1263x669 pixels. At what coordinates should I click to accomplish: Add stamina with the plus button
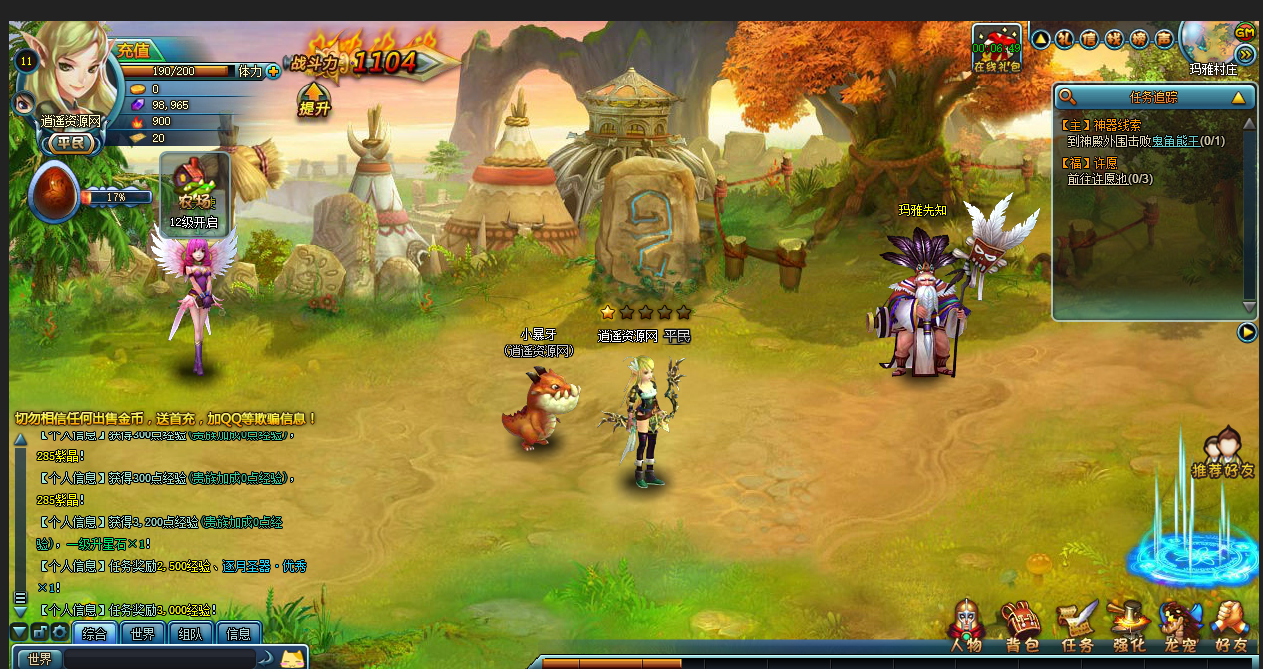pos(273,72)
